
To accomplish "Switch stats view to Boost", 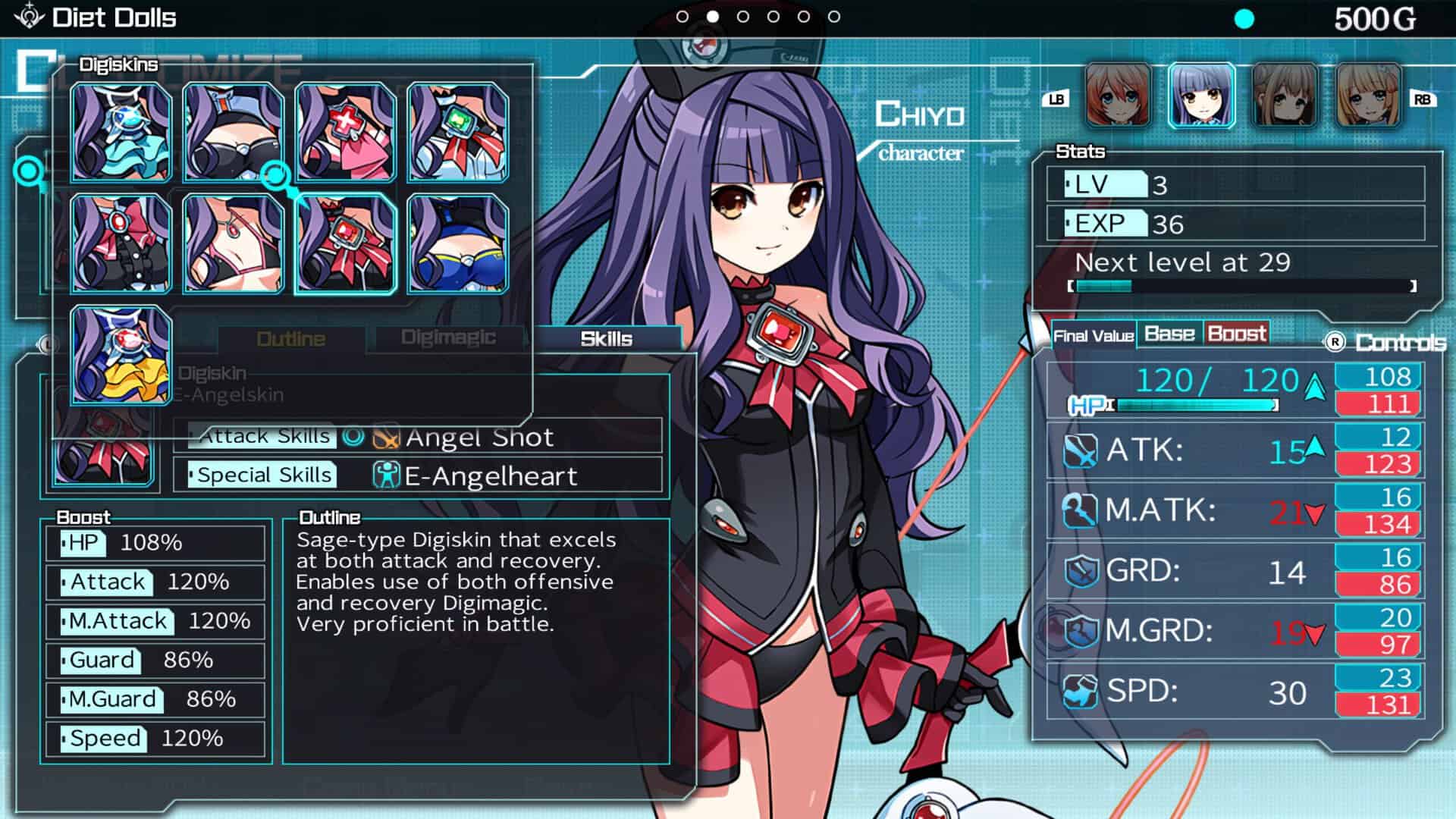I will click(x=1236, y=334).
